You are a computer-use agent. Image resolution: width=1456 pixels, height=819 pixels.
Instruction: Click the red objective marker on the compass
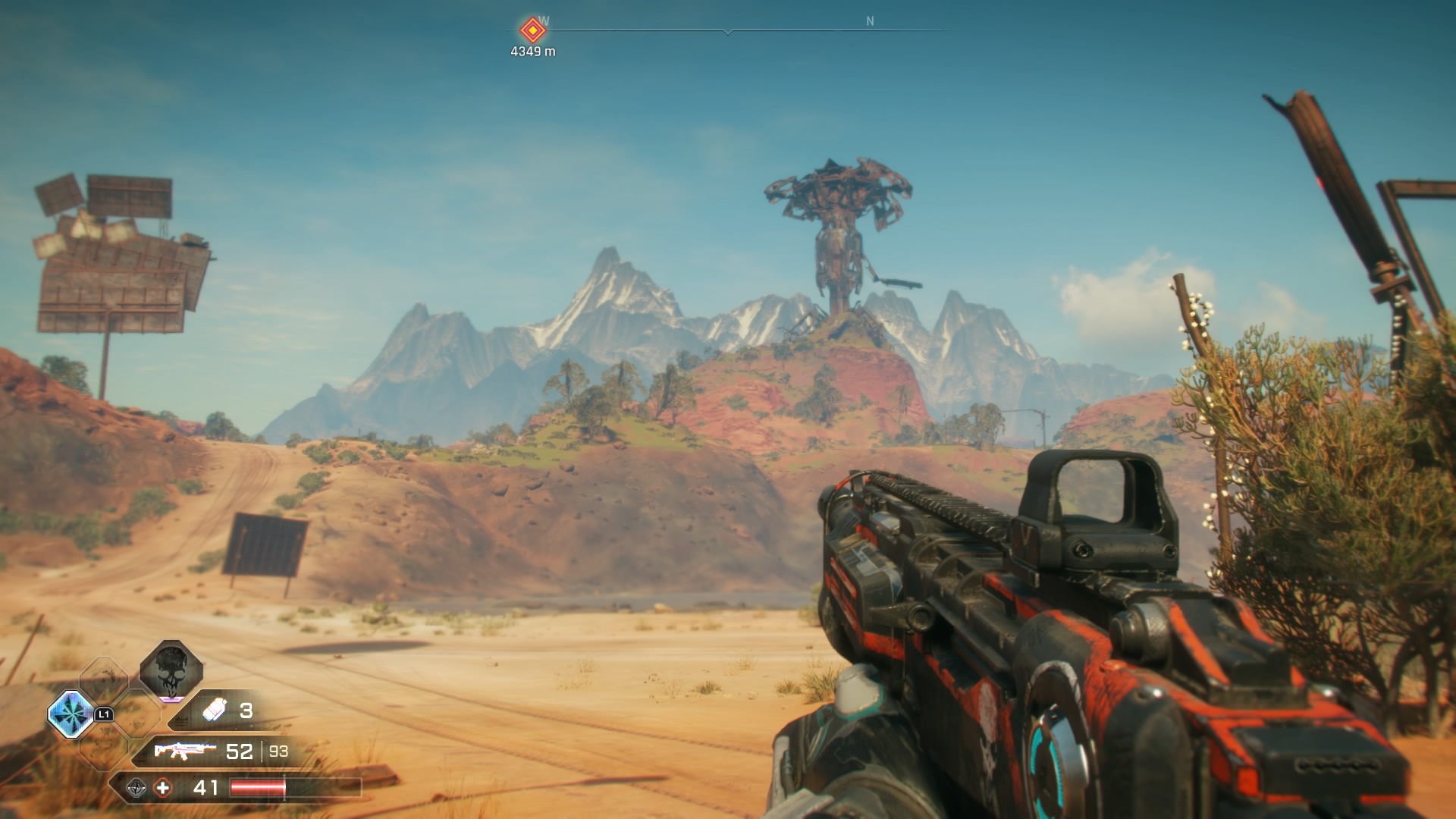coord(532,30)
